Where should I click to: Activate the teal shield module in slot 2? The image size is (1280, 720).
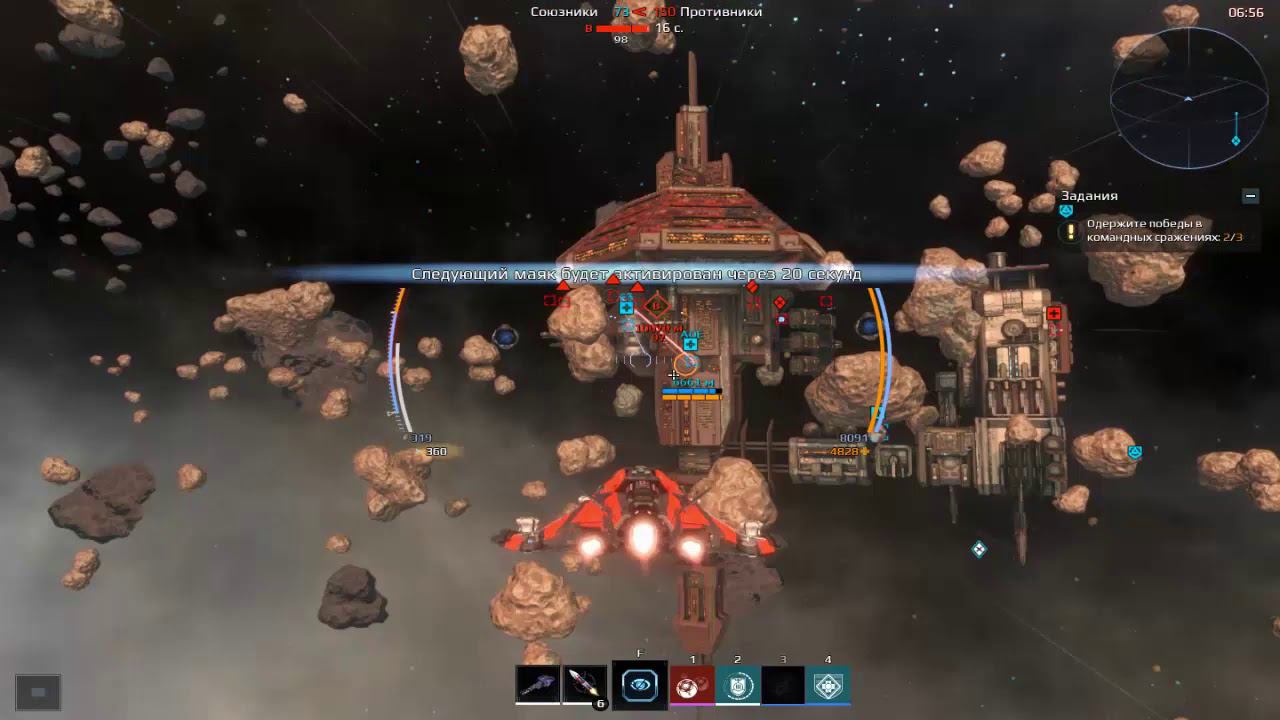point(737,685)
